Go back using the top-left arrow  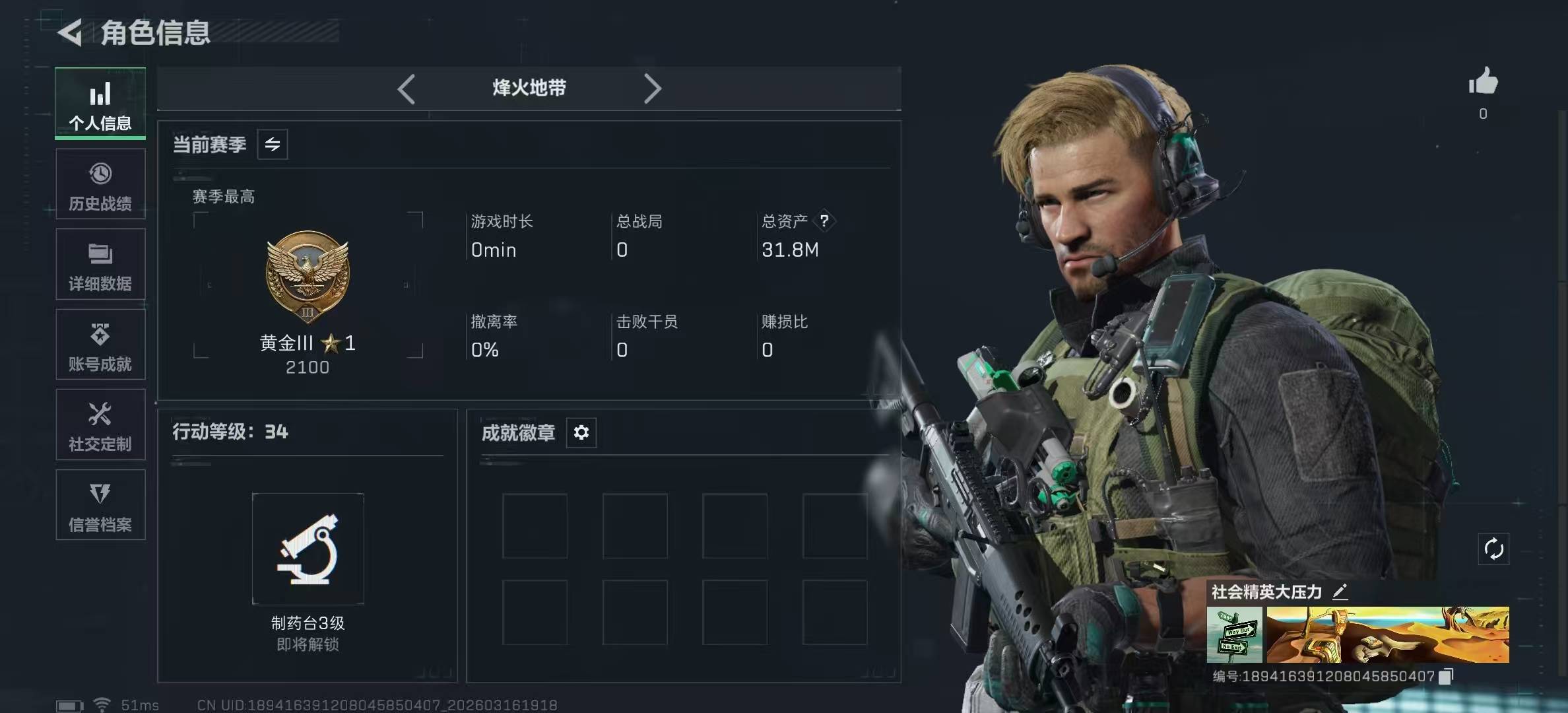click(x=71, y=32)
